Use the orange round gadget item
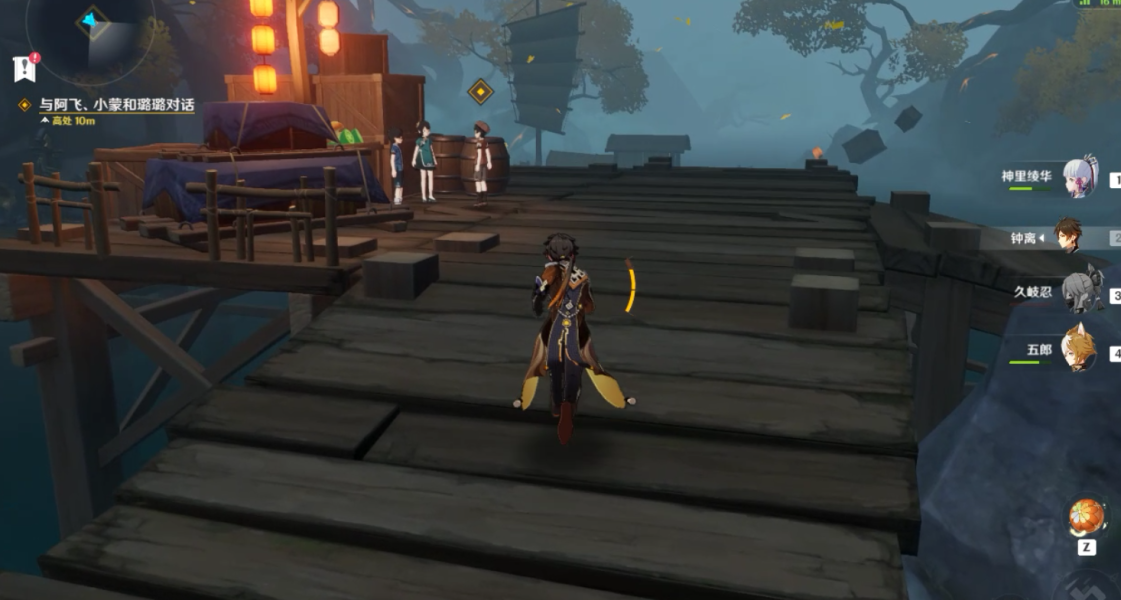The width and height of the screenshot is (1121, 600). (1086, 517)
